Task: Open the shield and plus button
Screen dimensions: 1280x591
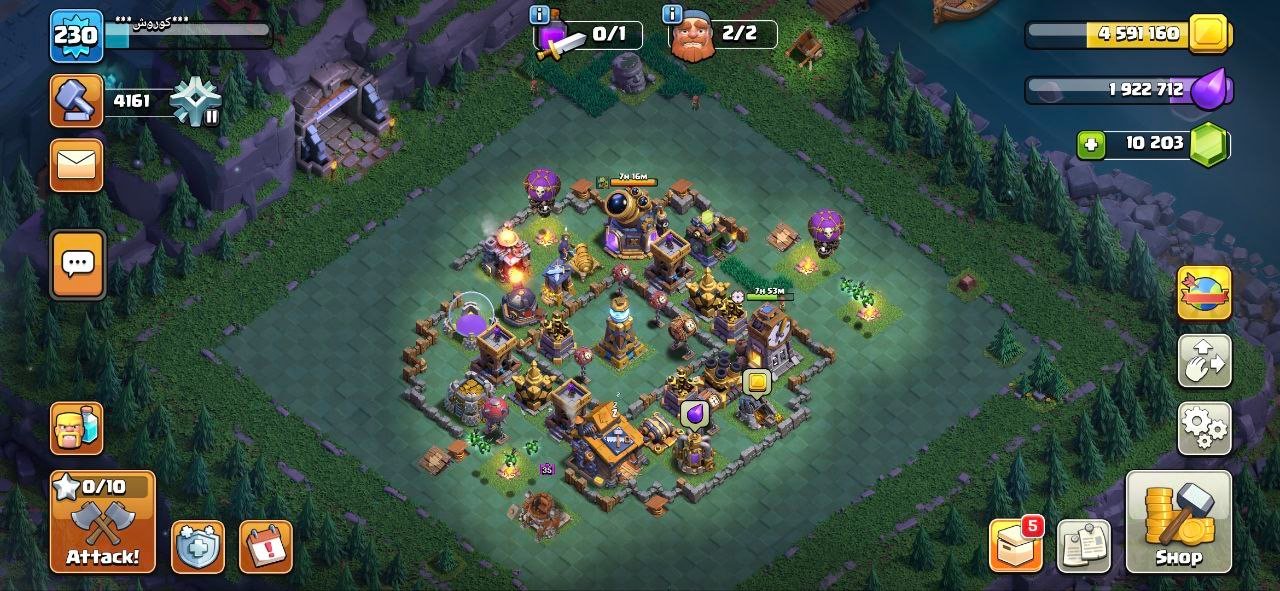Action: tap(197, 547)
